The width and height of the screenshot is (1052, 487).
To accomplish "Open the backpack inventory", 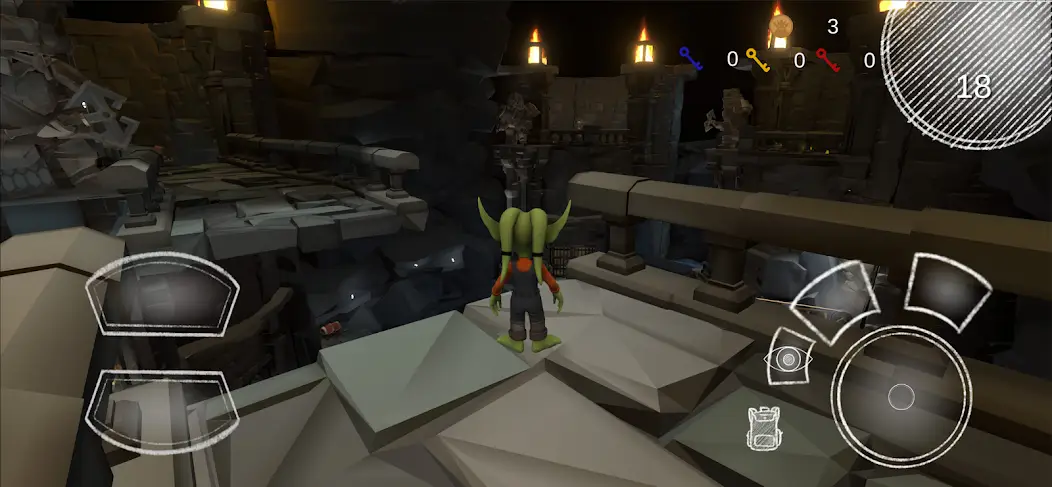I will coord(763,428).
